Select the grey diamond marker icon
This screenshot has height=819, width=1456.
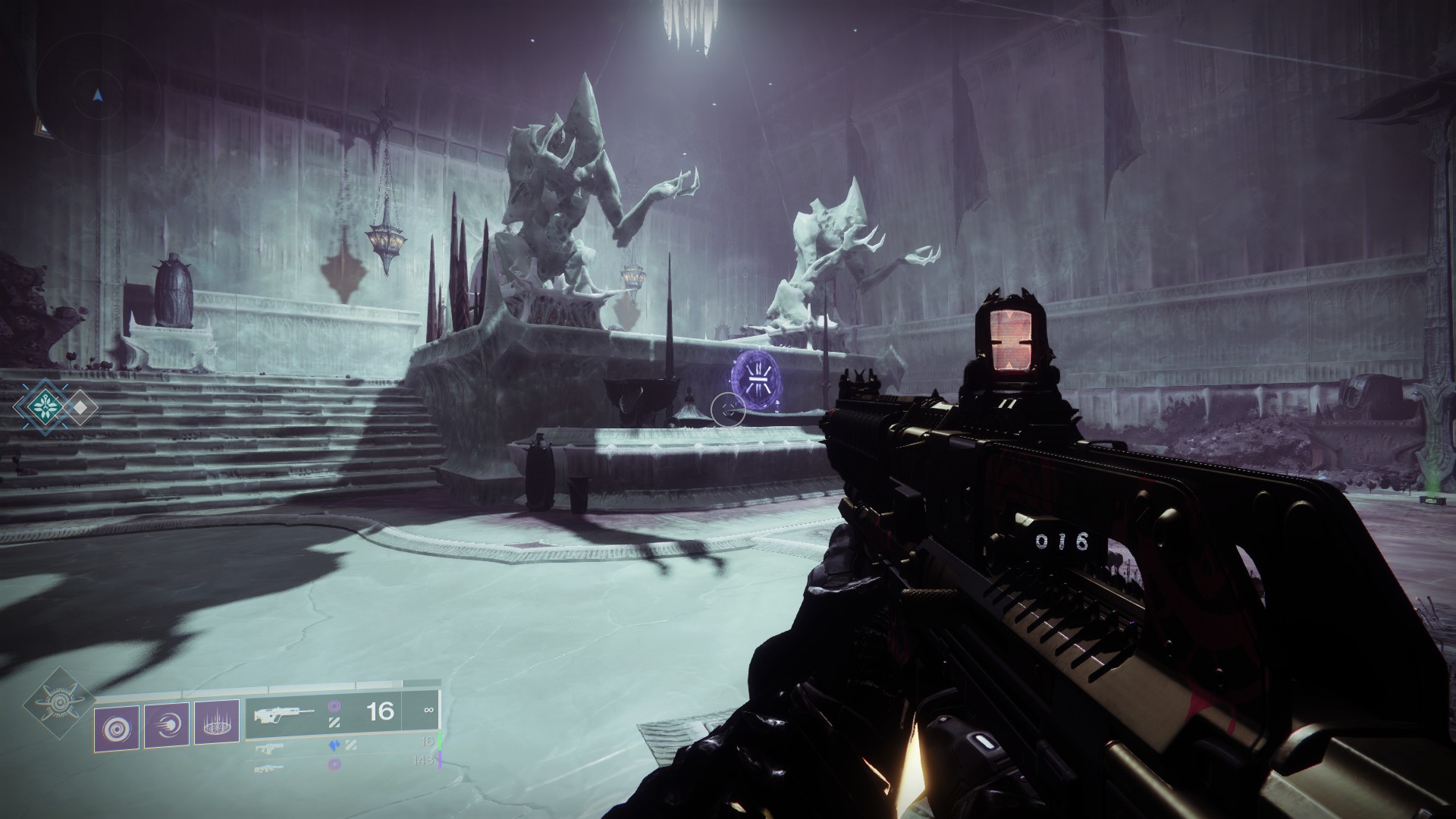click(80, 407)
